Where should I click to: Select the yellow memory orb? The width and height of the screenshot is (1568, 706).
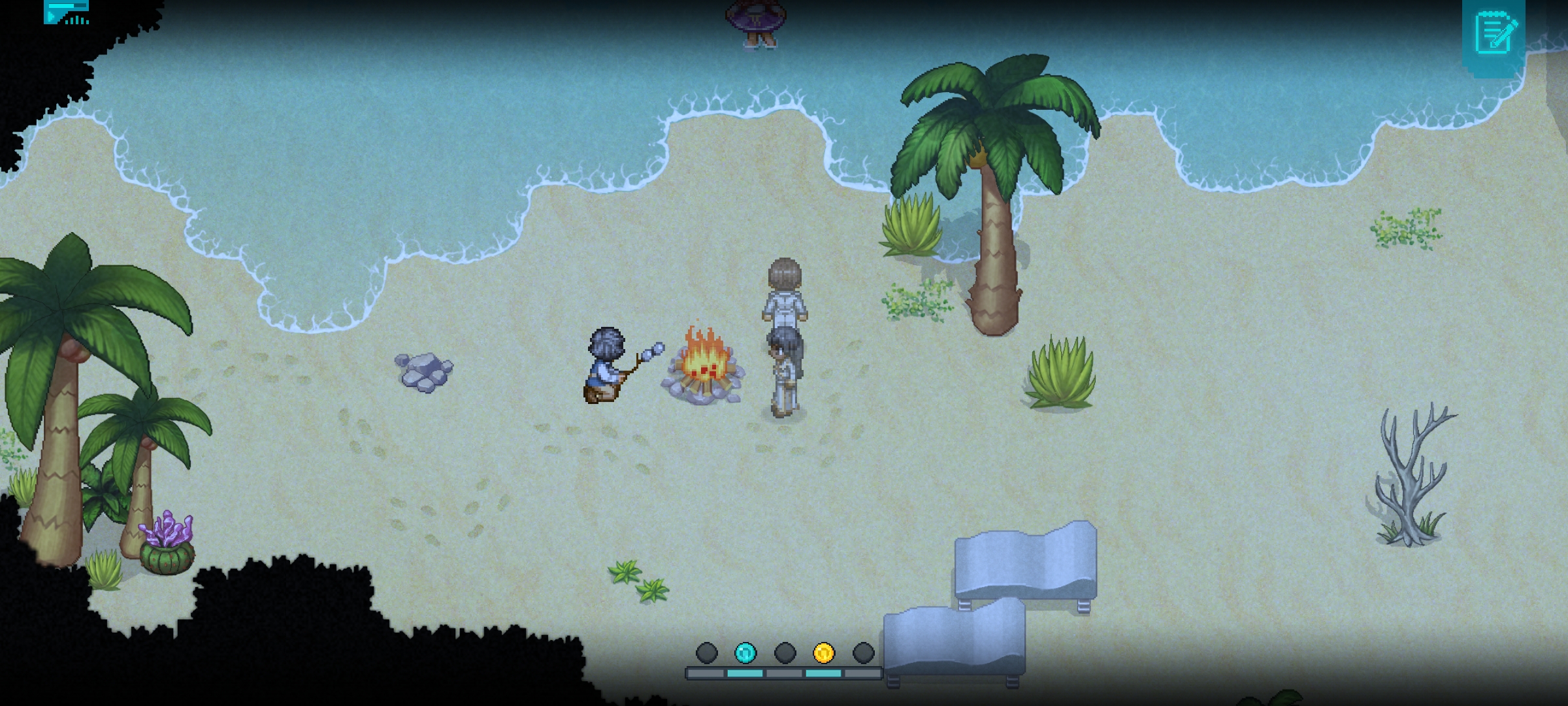point(824,652)
